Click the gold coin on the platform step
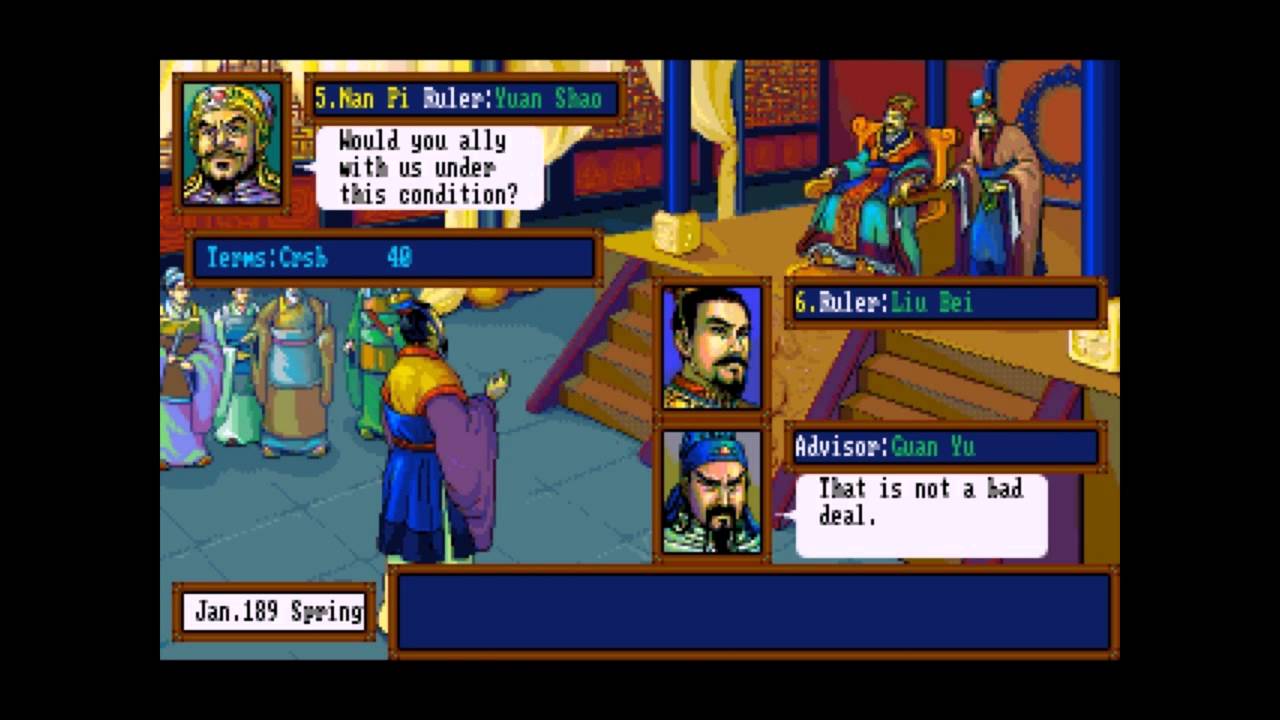Viewport: 1280px width, 720px height. coord(676,231)
